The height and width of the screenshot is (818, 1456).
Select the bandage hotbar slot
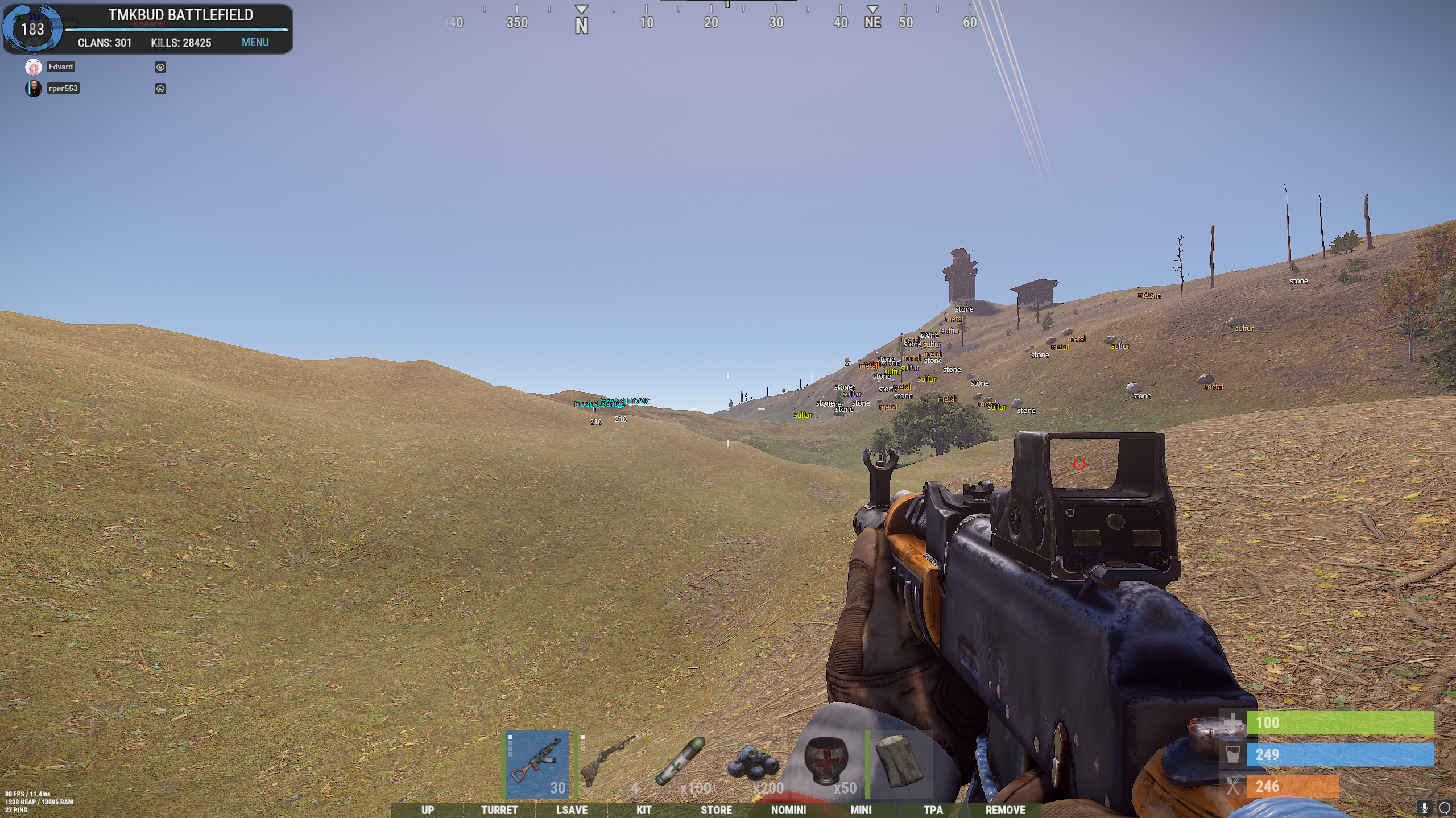pyautogui.click(x=899, y=764)
